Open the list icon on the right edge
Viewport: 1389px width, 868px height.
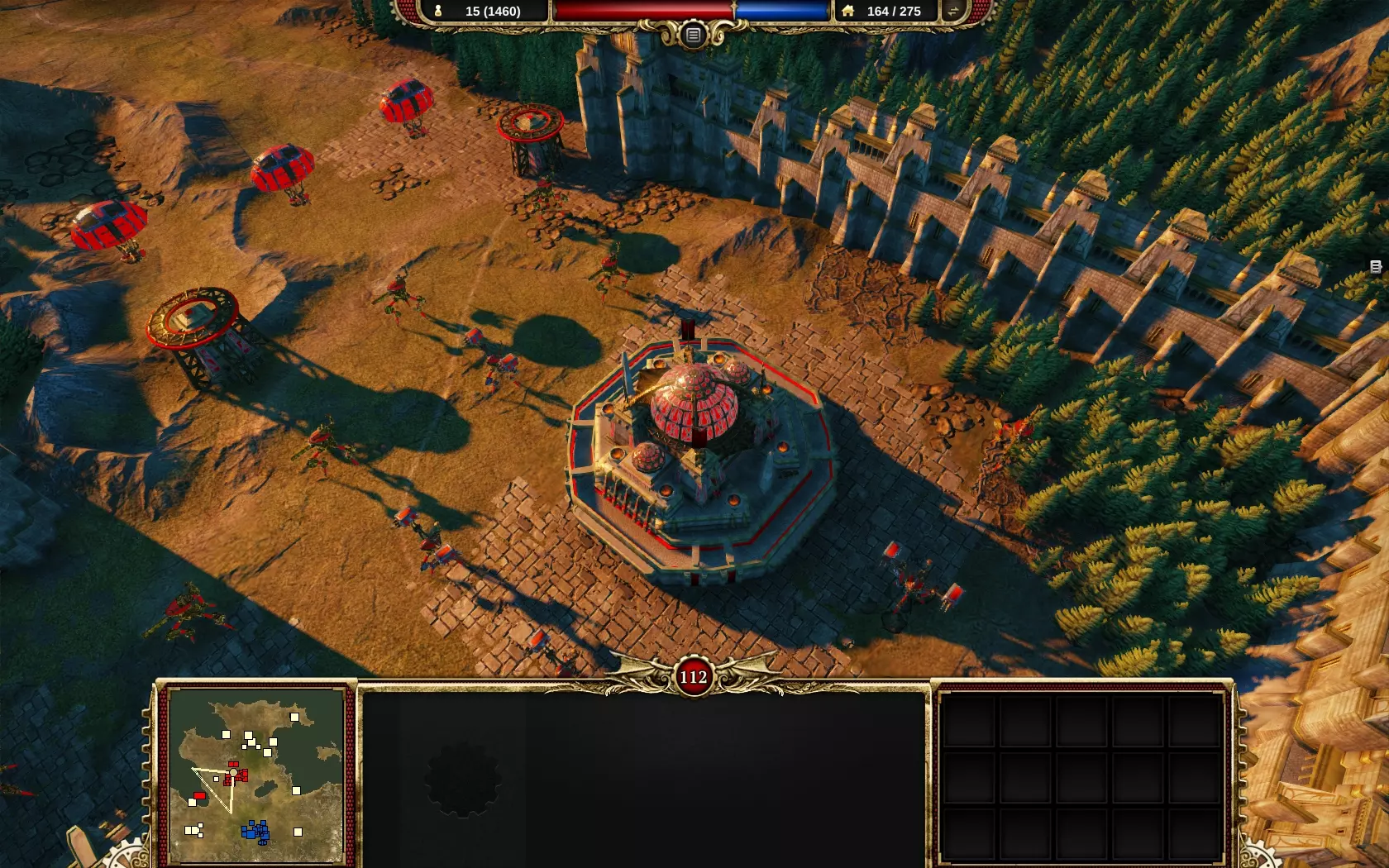(1376, 266)
